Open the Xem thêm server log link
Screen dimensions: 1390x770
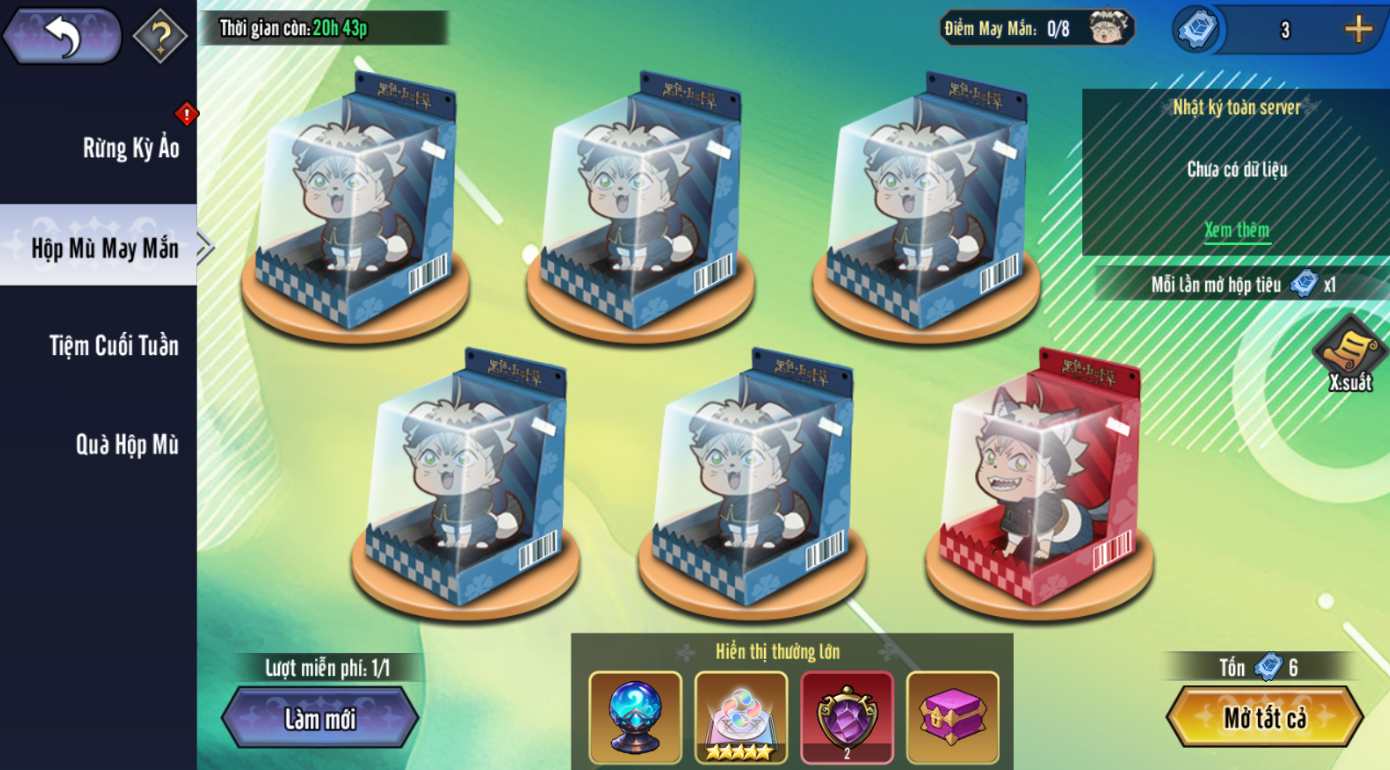pyautogui.click(x=1236, y=230)
